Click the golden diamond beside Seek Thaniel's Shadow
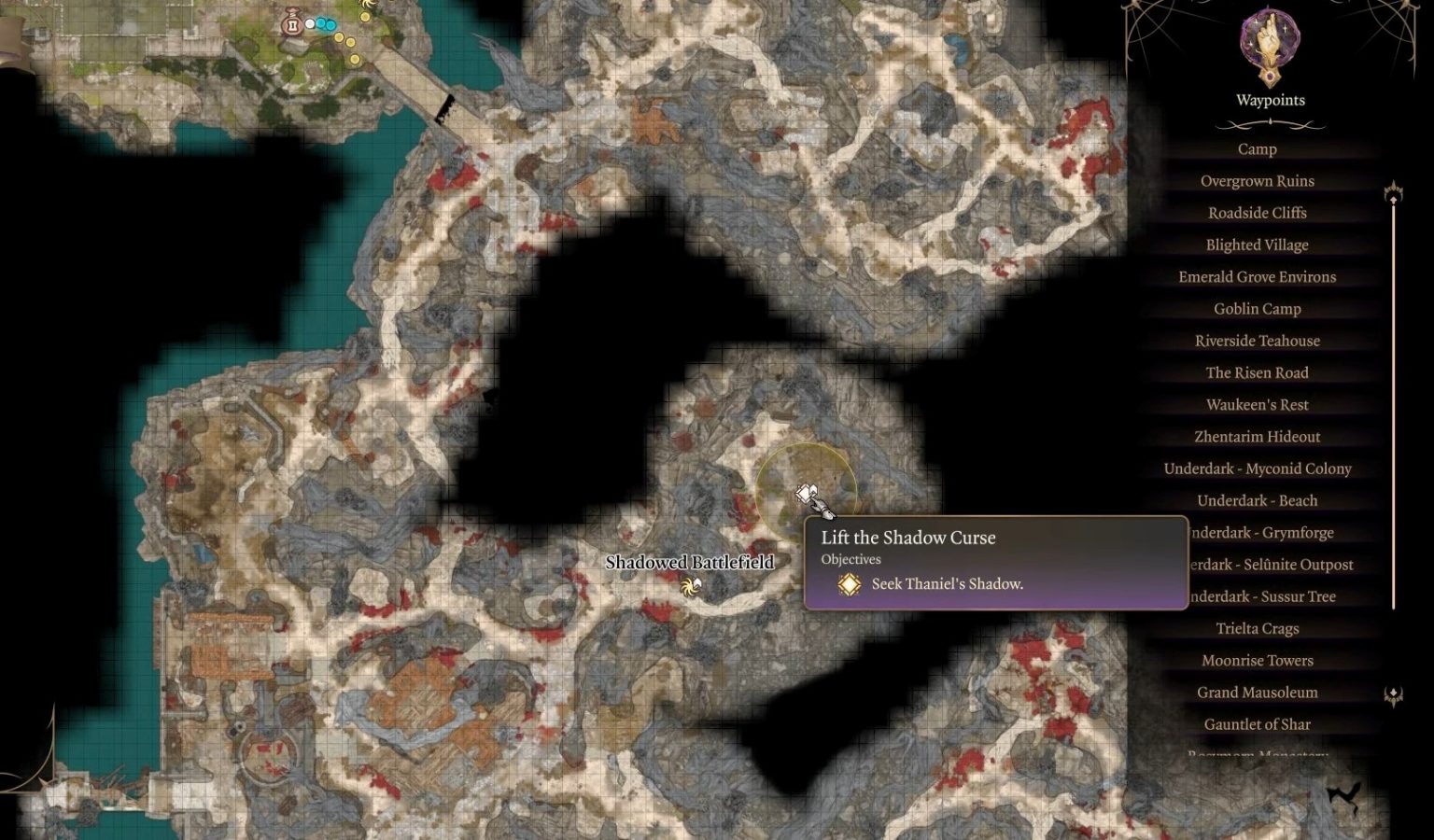Screen dimensions: 1434x840 [x=848, y=583]
